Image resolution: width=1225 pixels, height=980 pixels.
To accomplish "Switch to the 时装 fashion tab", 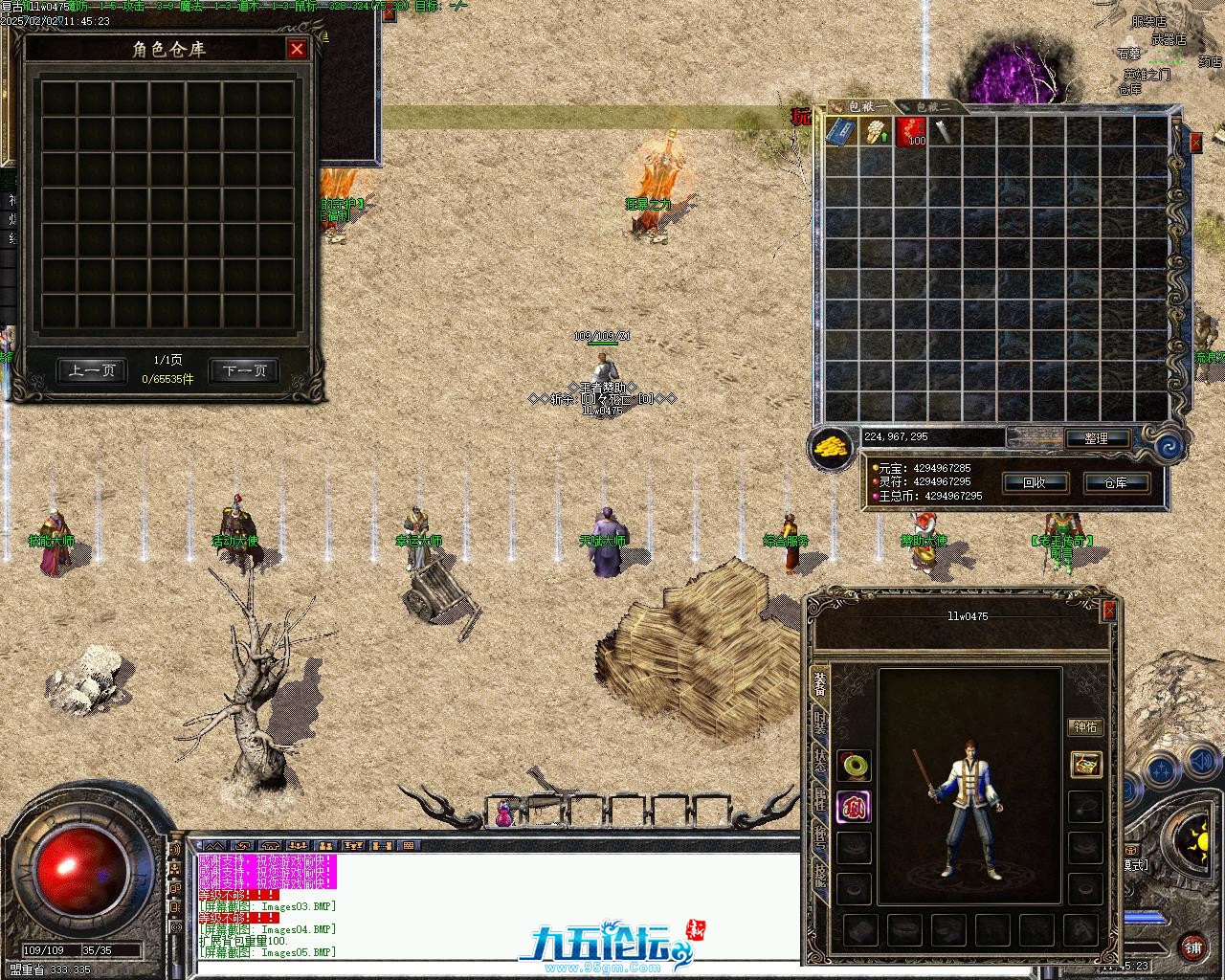I will [820, 721].
